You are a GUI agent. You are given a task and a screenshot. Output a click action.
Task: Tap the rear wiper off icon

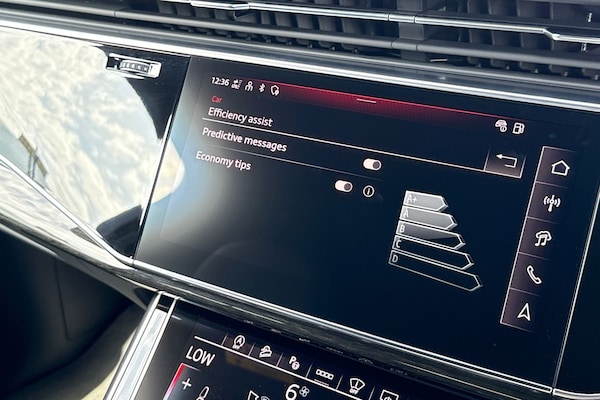[x=356, y=386]
